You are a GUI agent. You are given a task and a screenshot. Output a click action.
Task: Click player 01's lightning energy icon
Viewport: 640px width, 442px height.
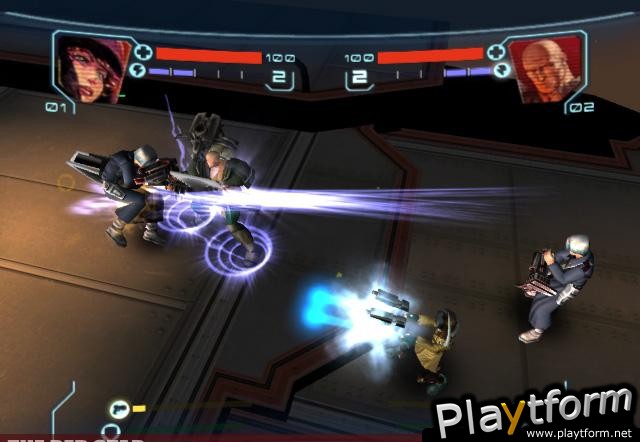[138, 71]
